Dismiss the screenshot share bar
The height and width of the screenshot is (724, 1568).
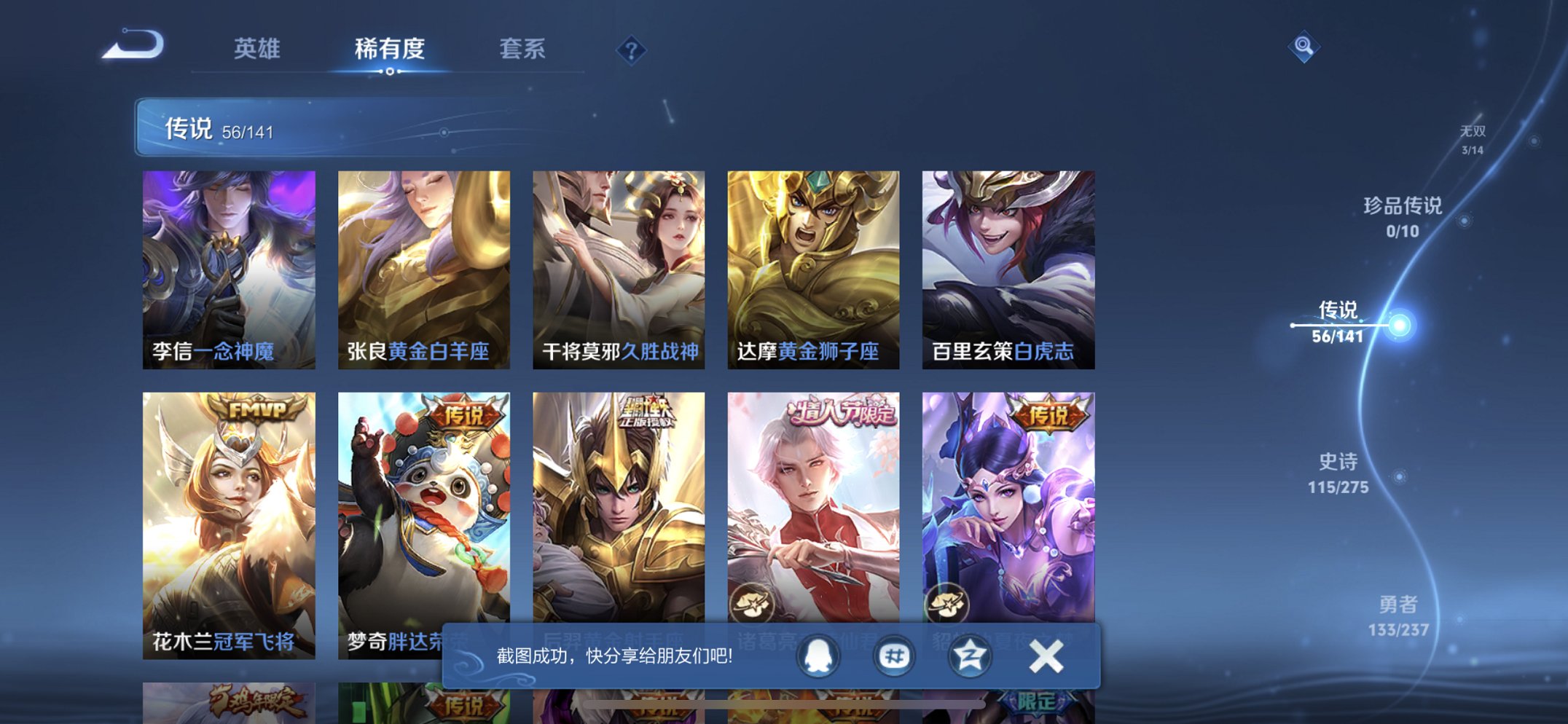(x=1046, y=657)
